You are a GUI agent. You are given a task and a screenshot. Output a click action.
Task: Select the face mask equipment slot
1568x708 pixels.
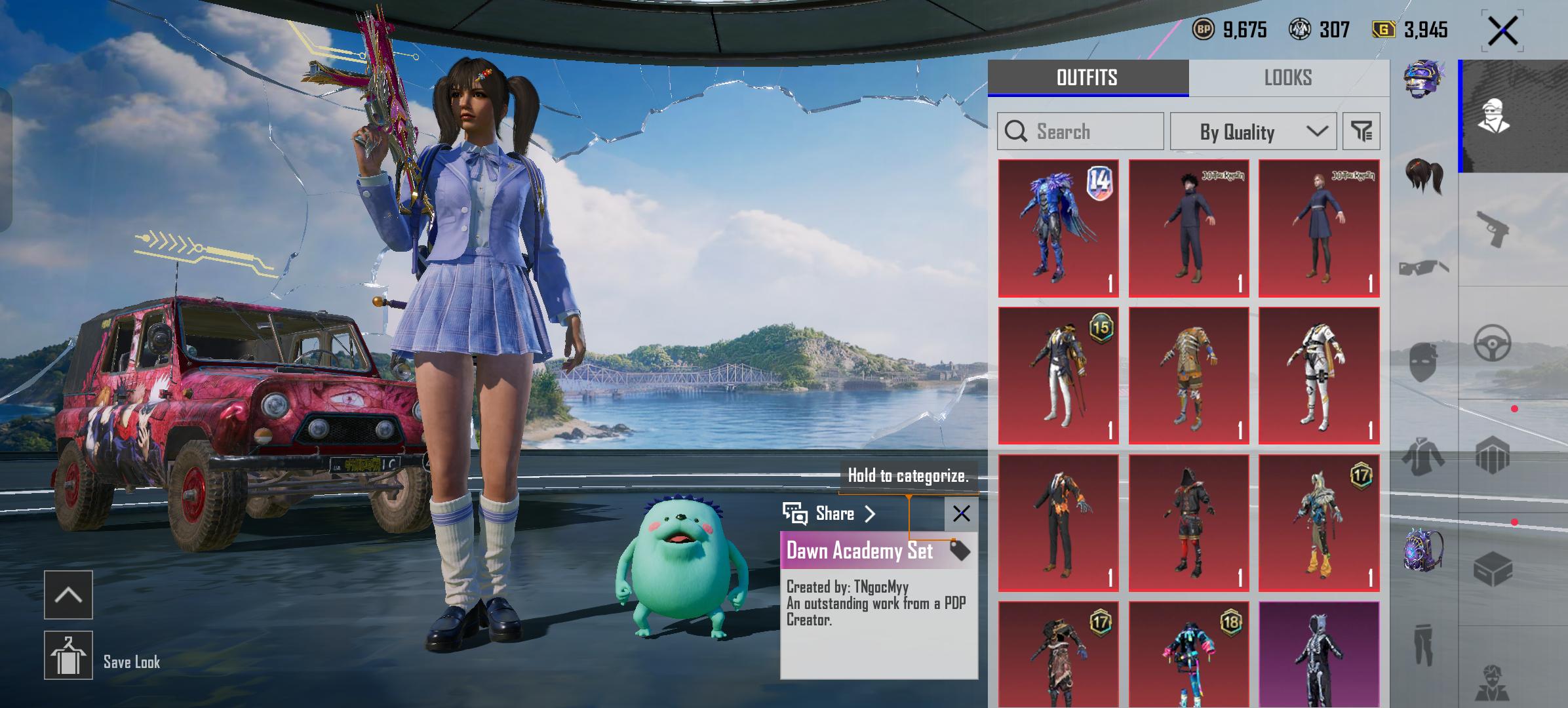click(1423, 362)
